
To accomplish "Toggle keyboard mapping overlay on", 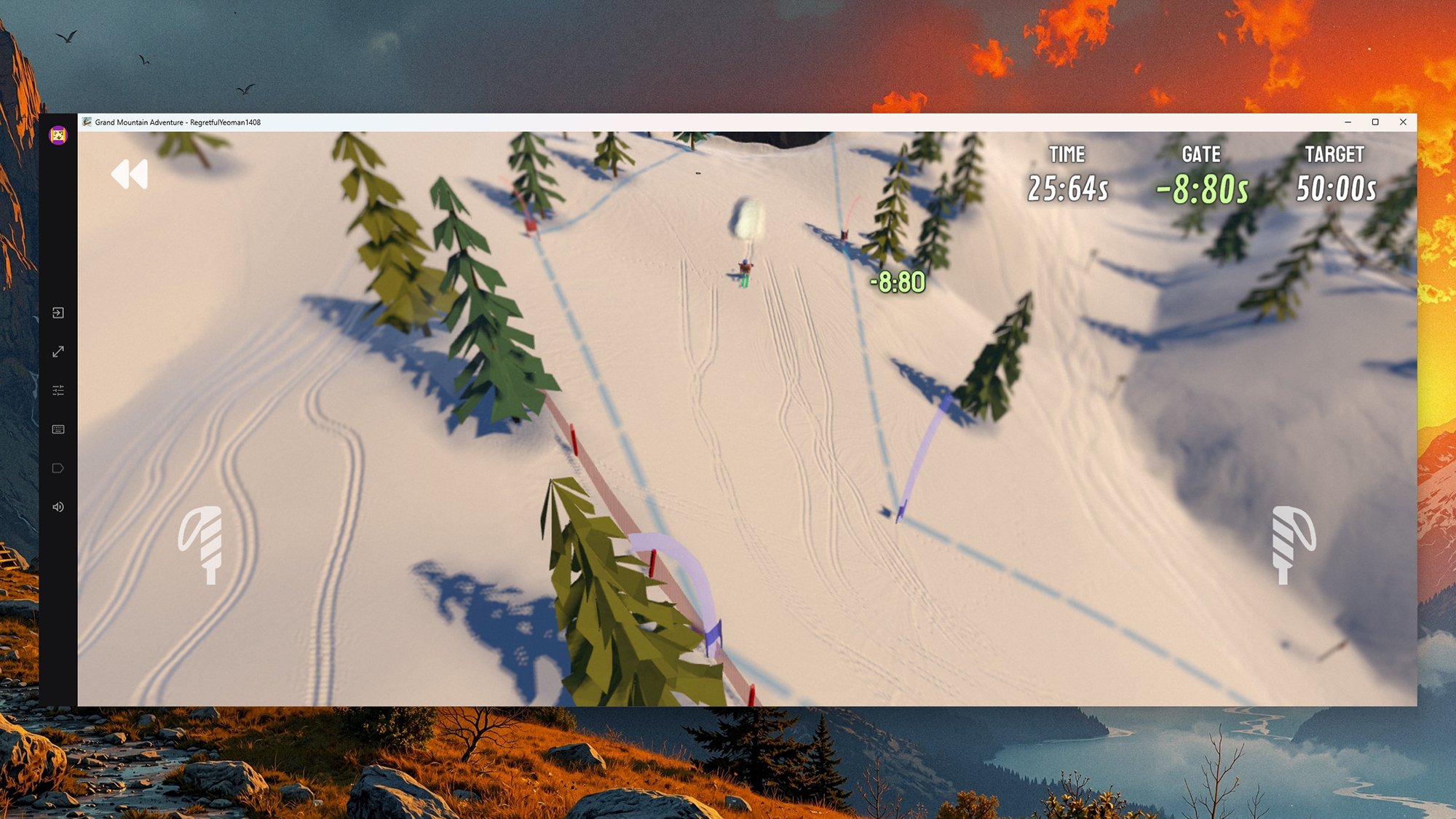I will click(58, 429).
